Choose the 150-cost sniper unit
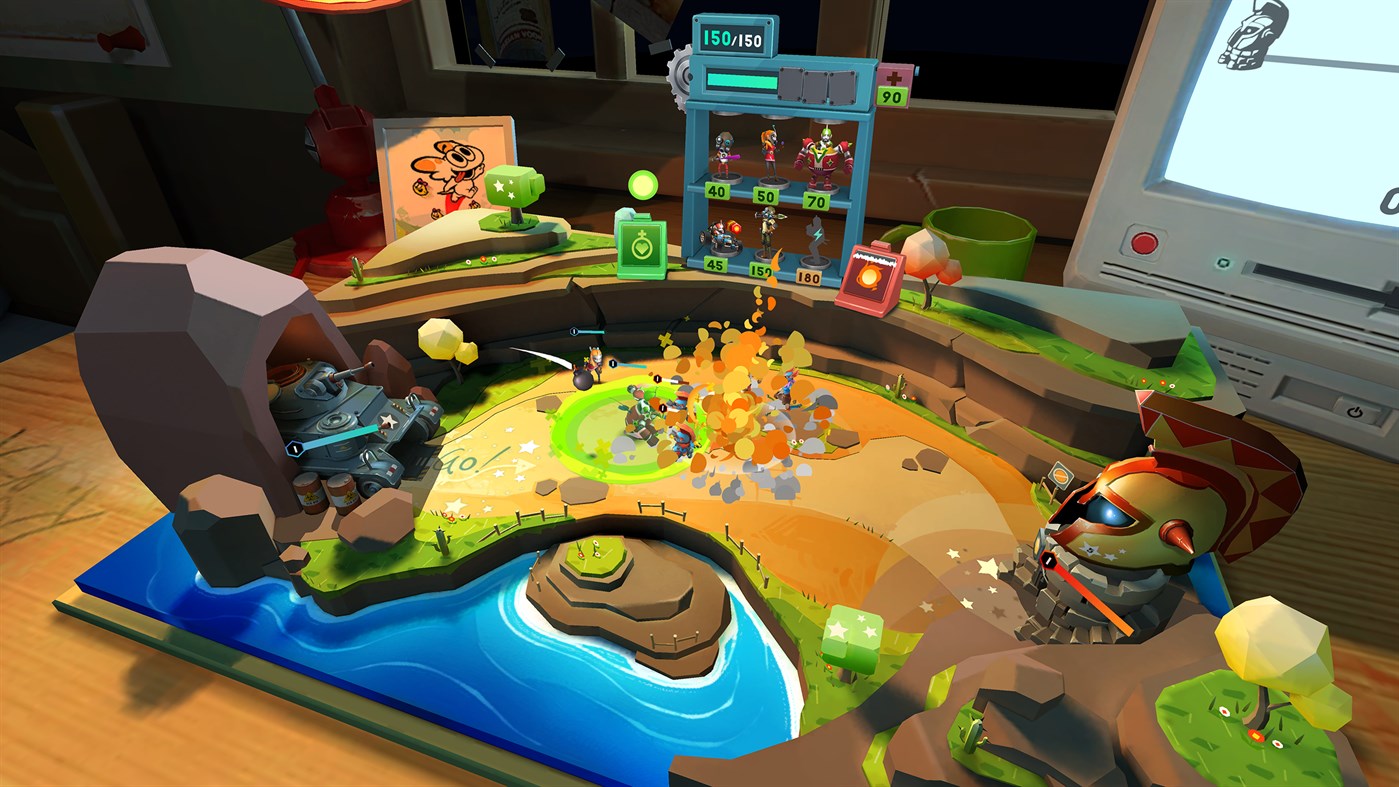This screenshot has height=787, width=1399. 769,229
